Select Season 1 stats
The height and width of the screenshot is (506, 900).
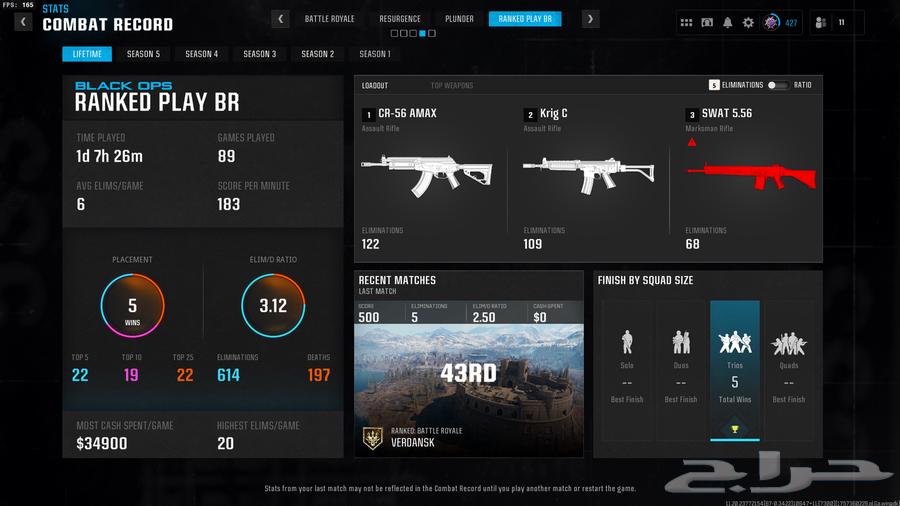(x=375, y=54)
